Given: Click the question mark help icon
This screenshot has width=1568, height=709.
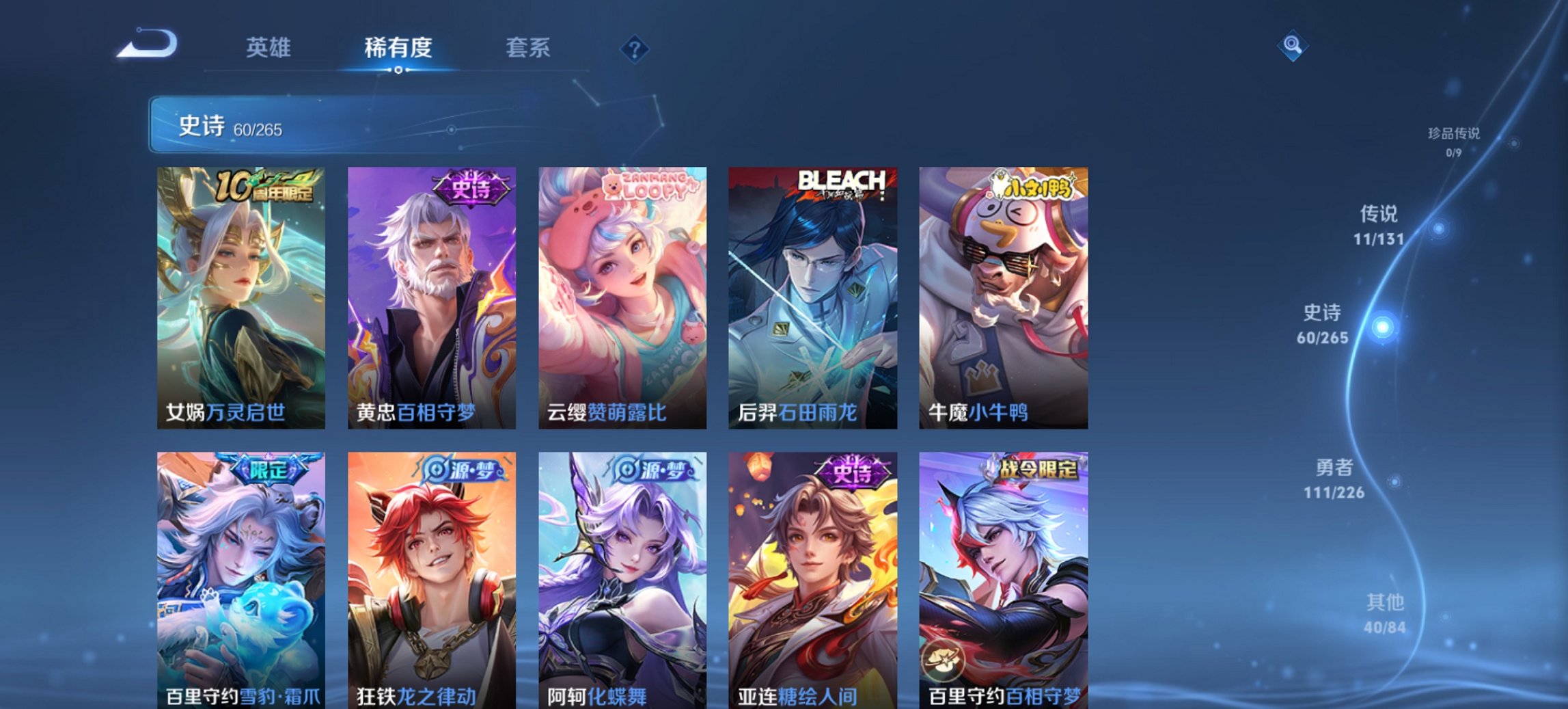Looking at the screenshot, I should 635,49.
